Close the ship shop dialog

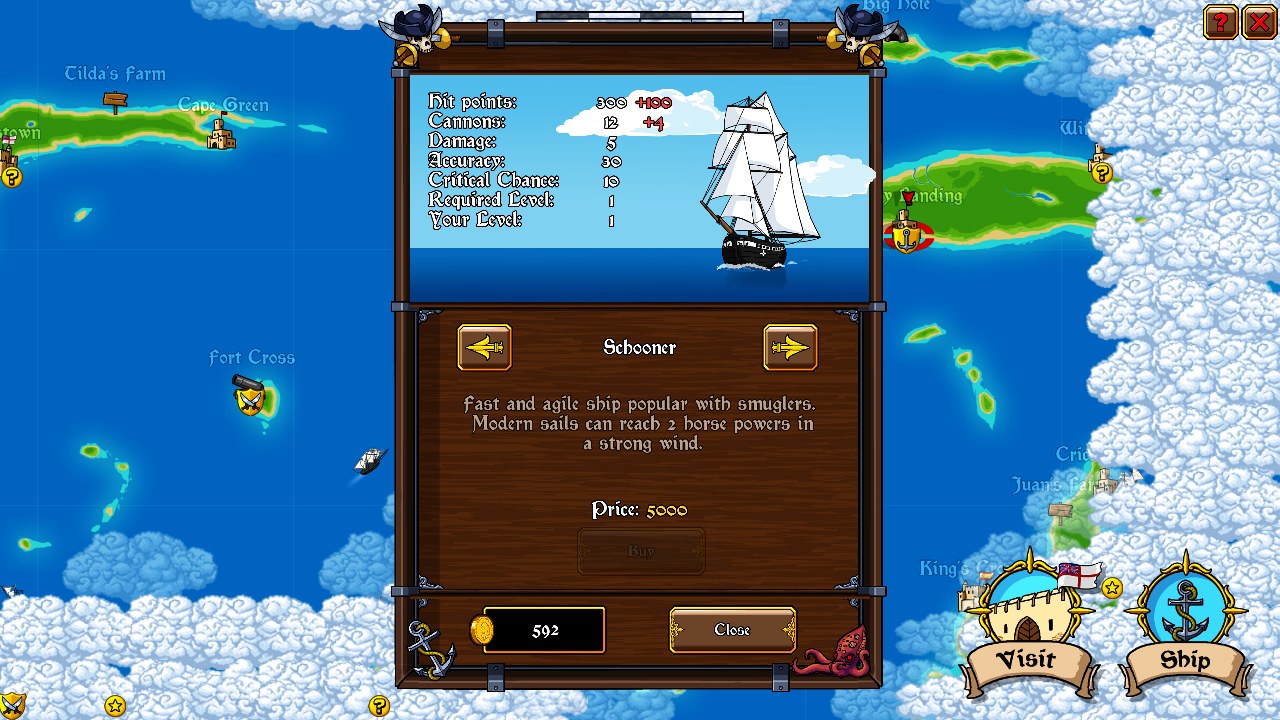click(x=732, y=630)
